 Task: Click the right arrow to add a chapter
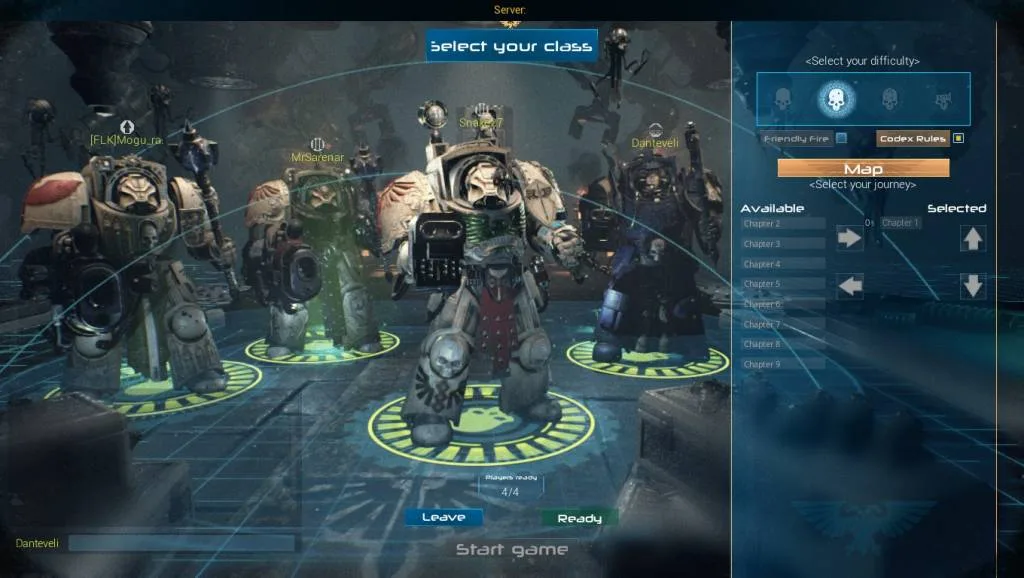[850, 238]
